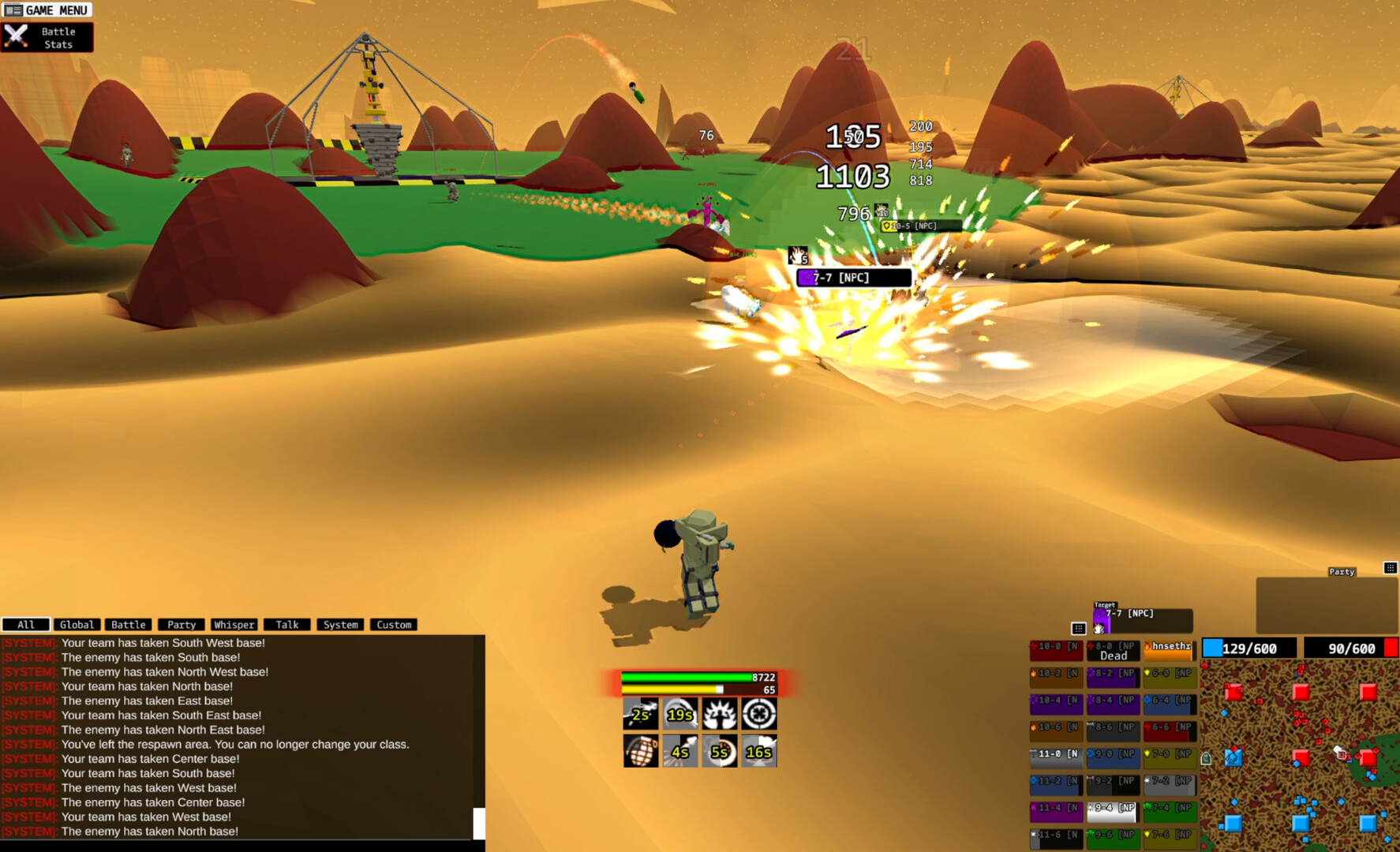Viewport: 1400px width, 852px height.
Task: Open the Party chat tab
Action: [x=181, y=624]
